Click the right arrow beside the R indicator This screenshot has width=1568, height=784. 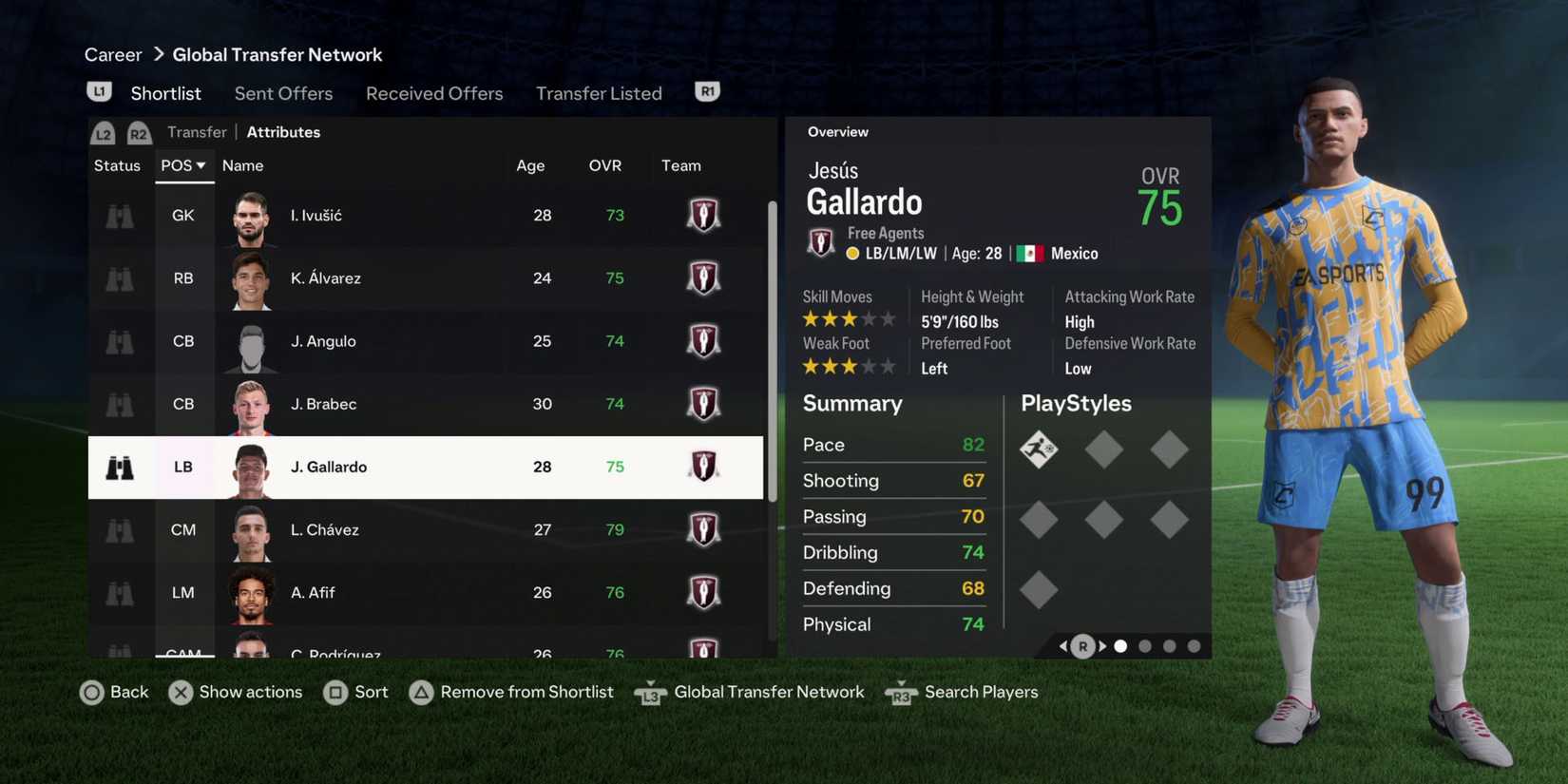coord(1102,645)
